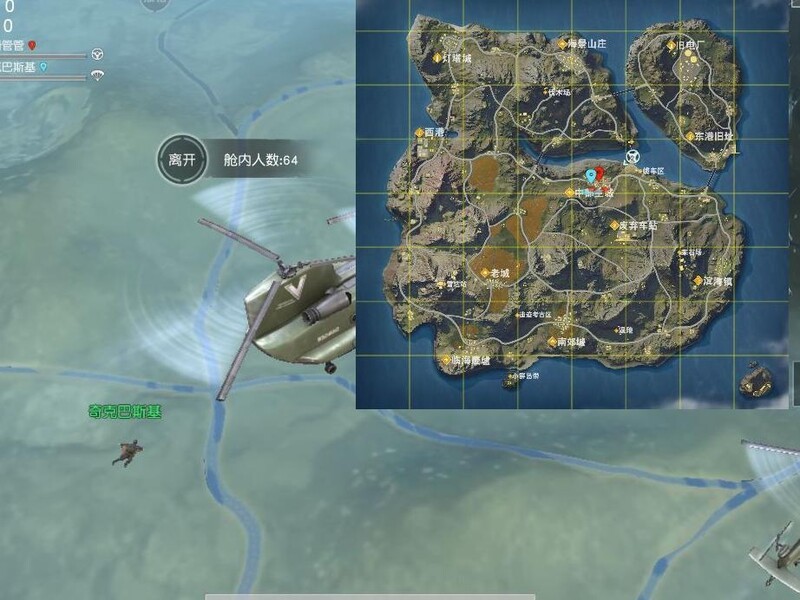This screenshot has height=600, width=800.
Task: Choose the 废弃车站 map location
Action: click(x=636, y=226)
